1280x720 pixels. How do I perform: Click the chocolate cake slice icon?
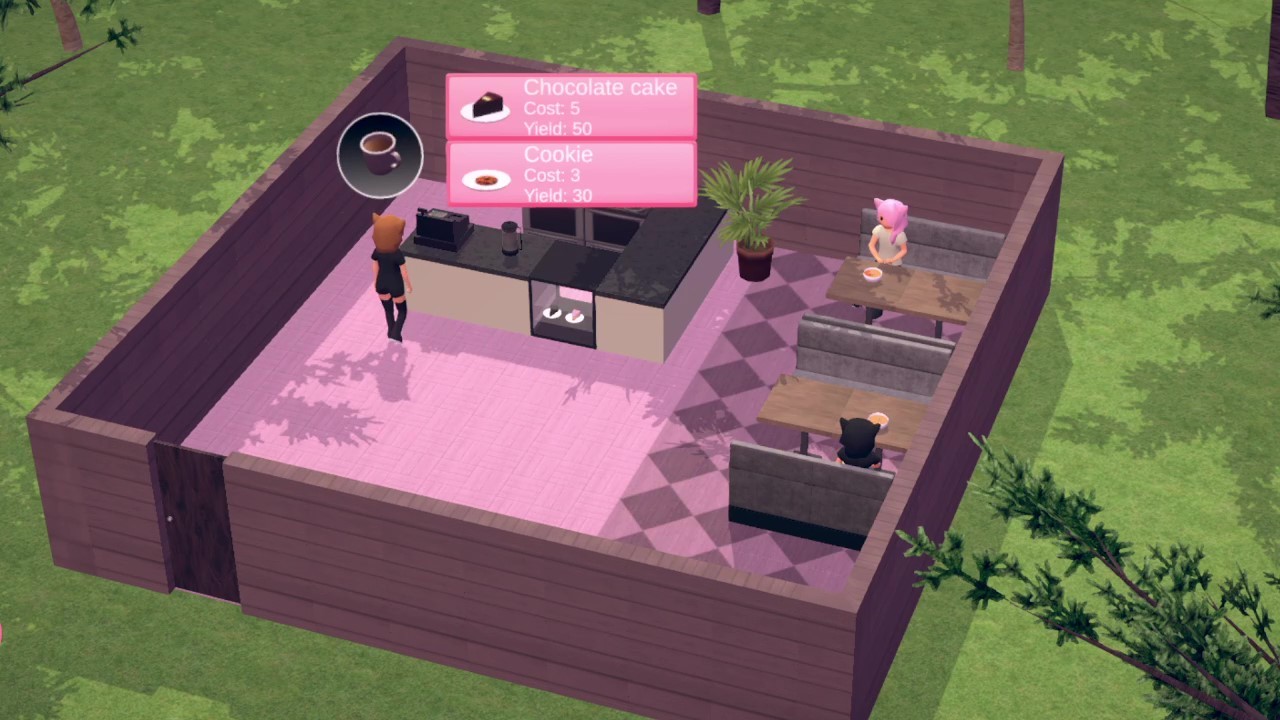click(484, 105)
